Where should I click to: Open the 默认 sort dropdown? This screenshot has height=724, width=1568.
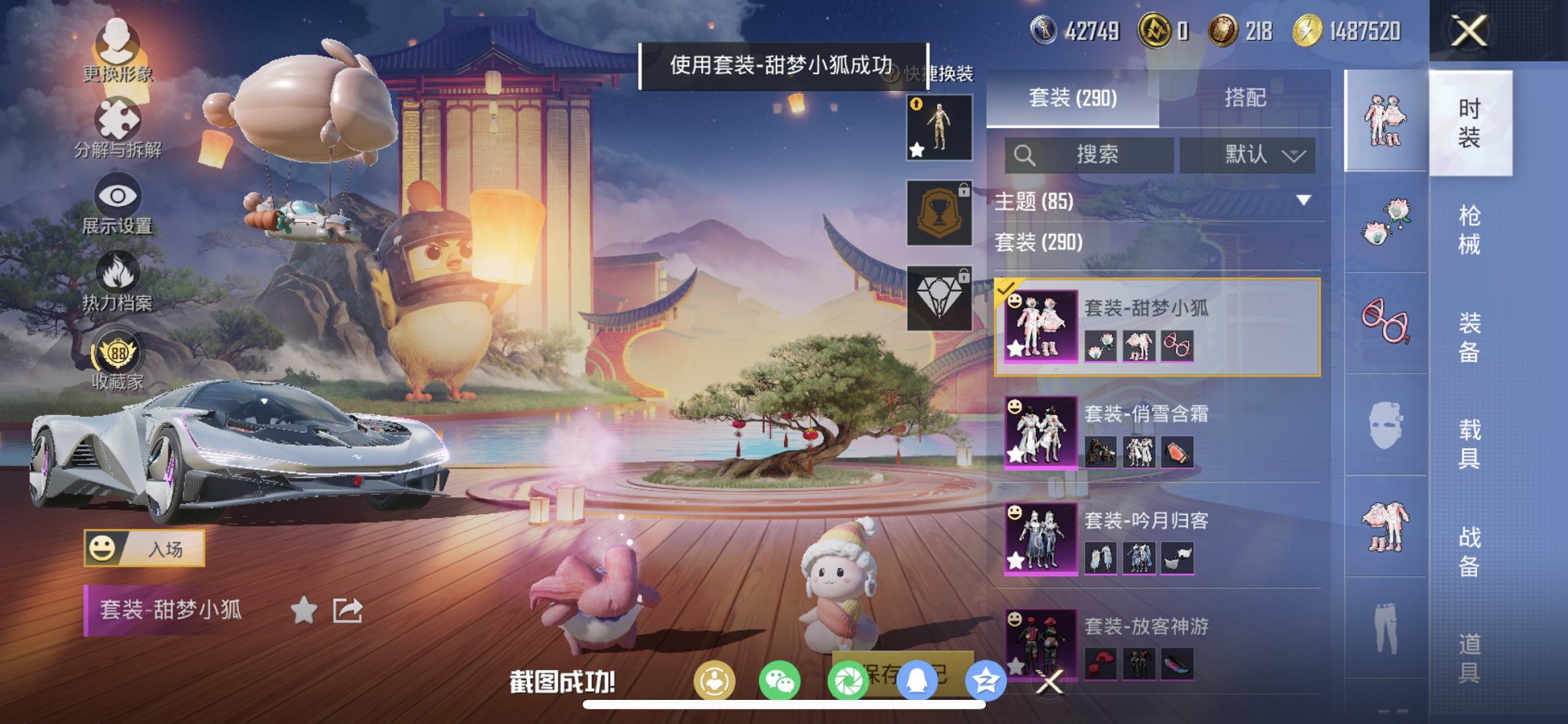pyautogui.click(x=1248, y=155)
